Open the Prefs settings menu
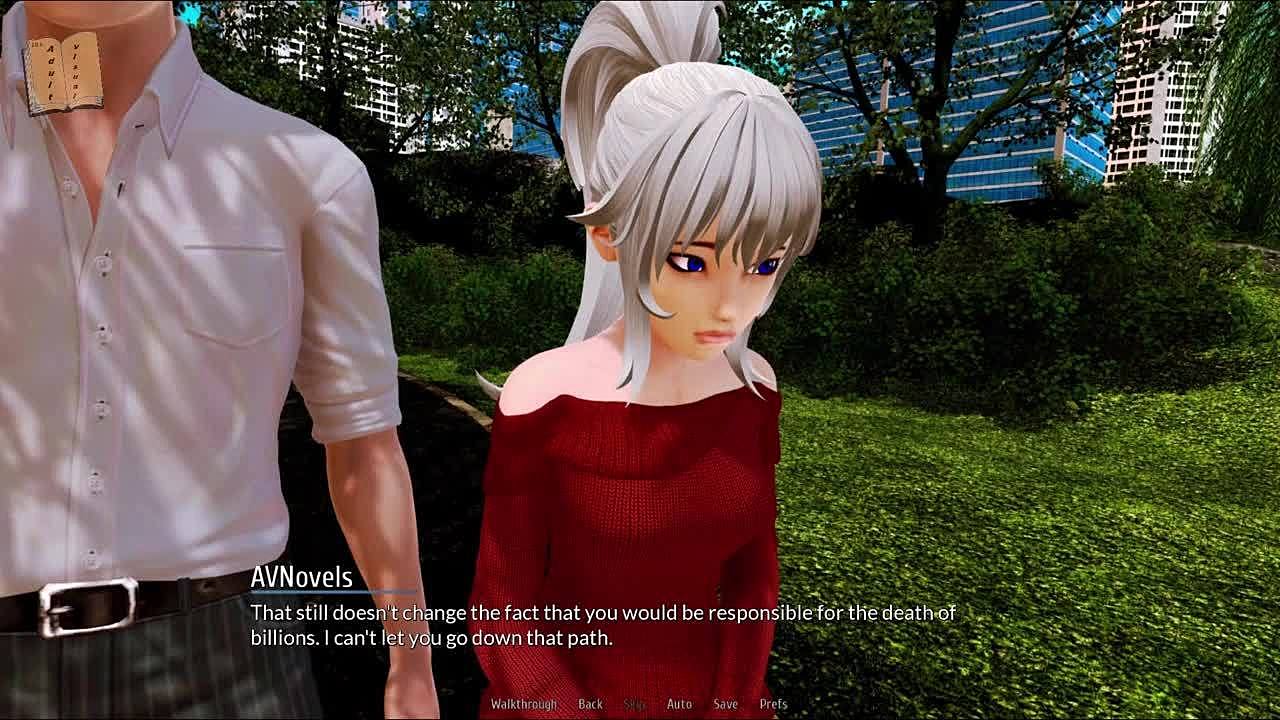 coord(773,704)
